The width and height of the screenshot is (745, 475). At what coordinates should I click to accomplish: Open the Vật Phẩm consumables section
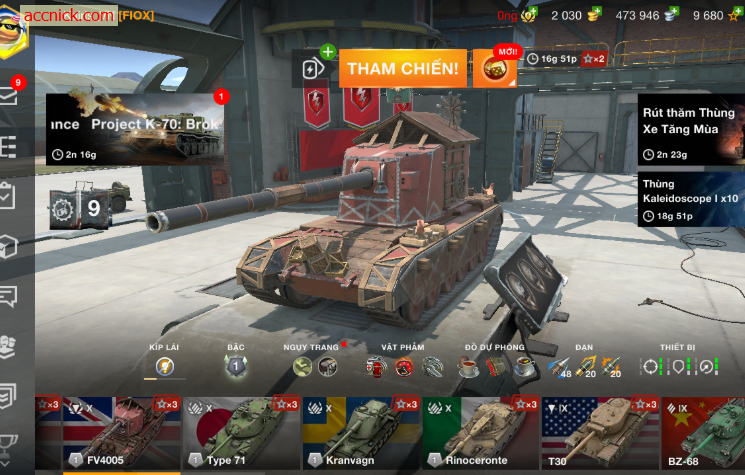tap(403, 367)
